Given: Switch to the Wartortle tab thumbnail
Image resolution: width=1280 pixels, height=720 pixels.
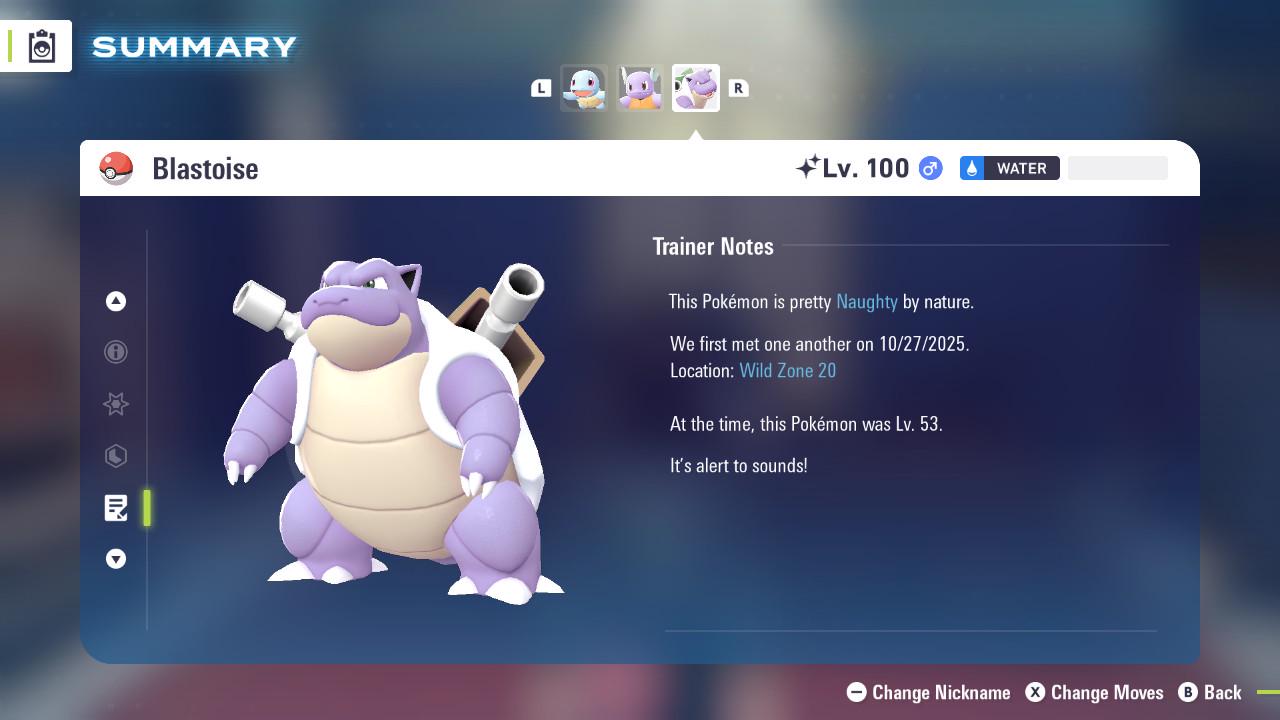Looking at the screenshot, I should [x=640, y=87].
